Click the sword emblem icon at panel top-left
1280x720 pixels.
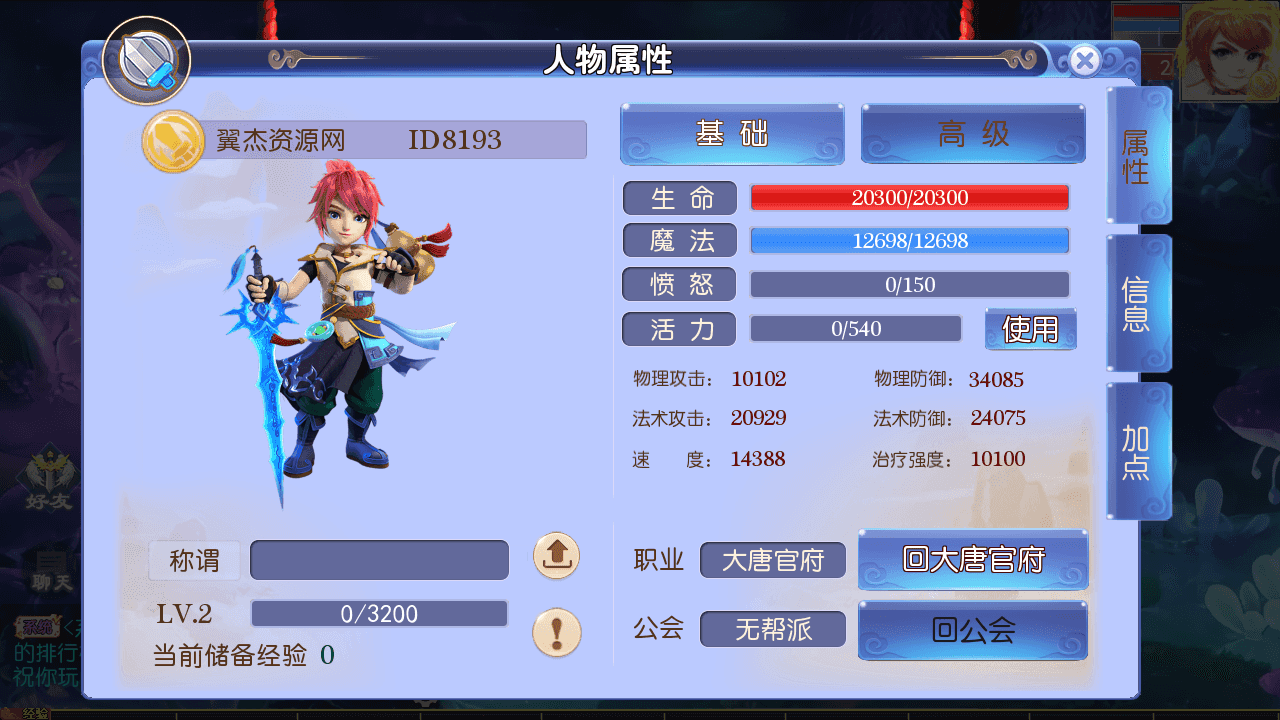pos(146,60)
